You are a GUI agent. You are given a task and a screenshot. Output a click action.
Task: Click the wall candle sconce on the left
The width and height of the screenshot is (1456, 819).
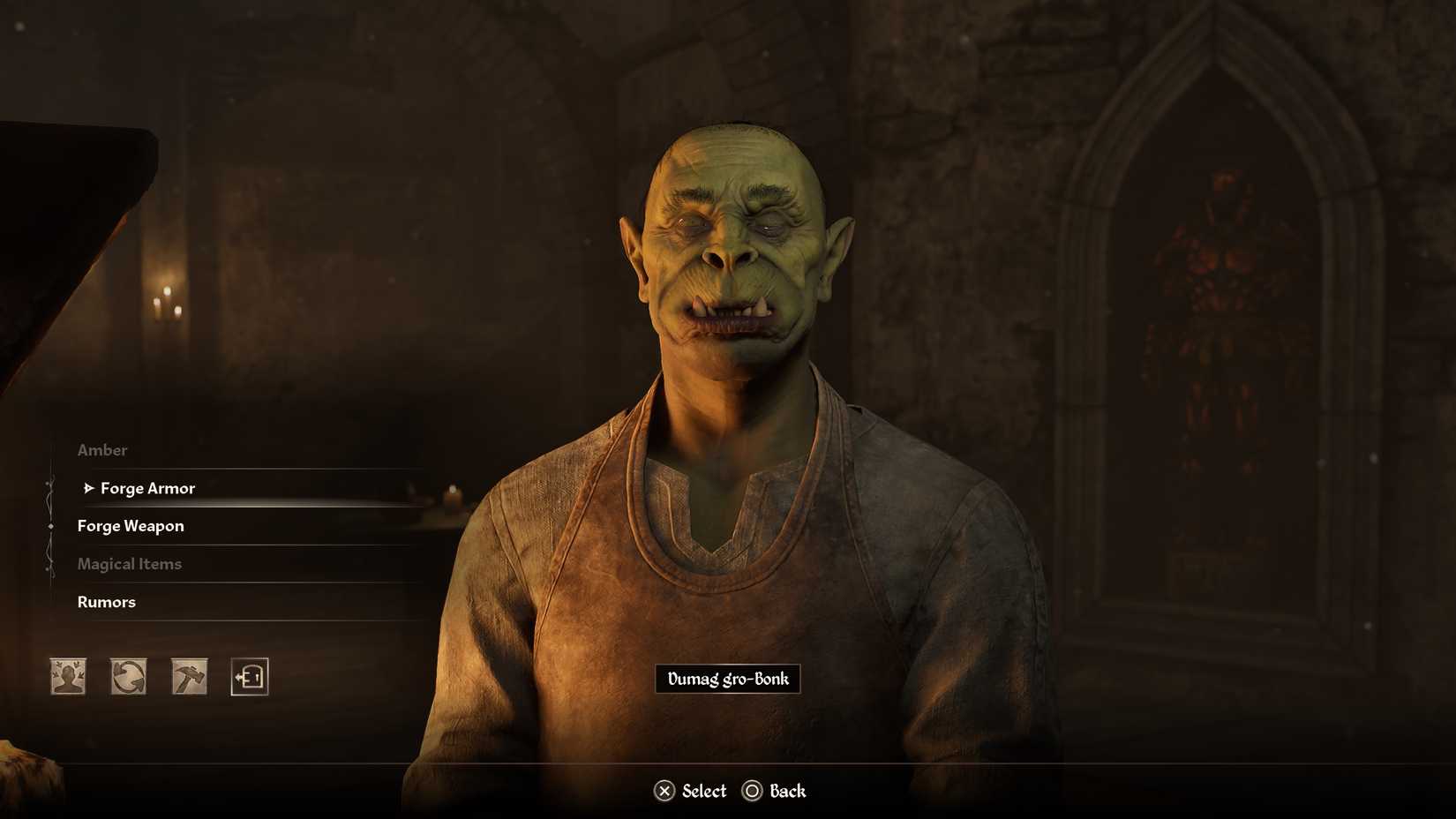(x=166, y=304)
